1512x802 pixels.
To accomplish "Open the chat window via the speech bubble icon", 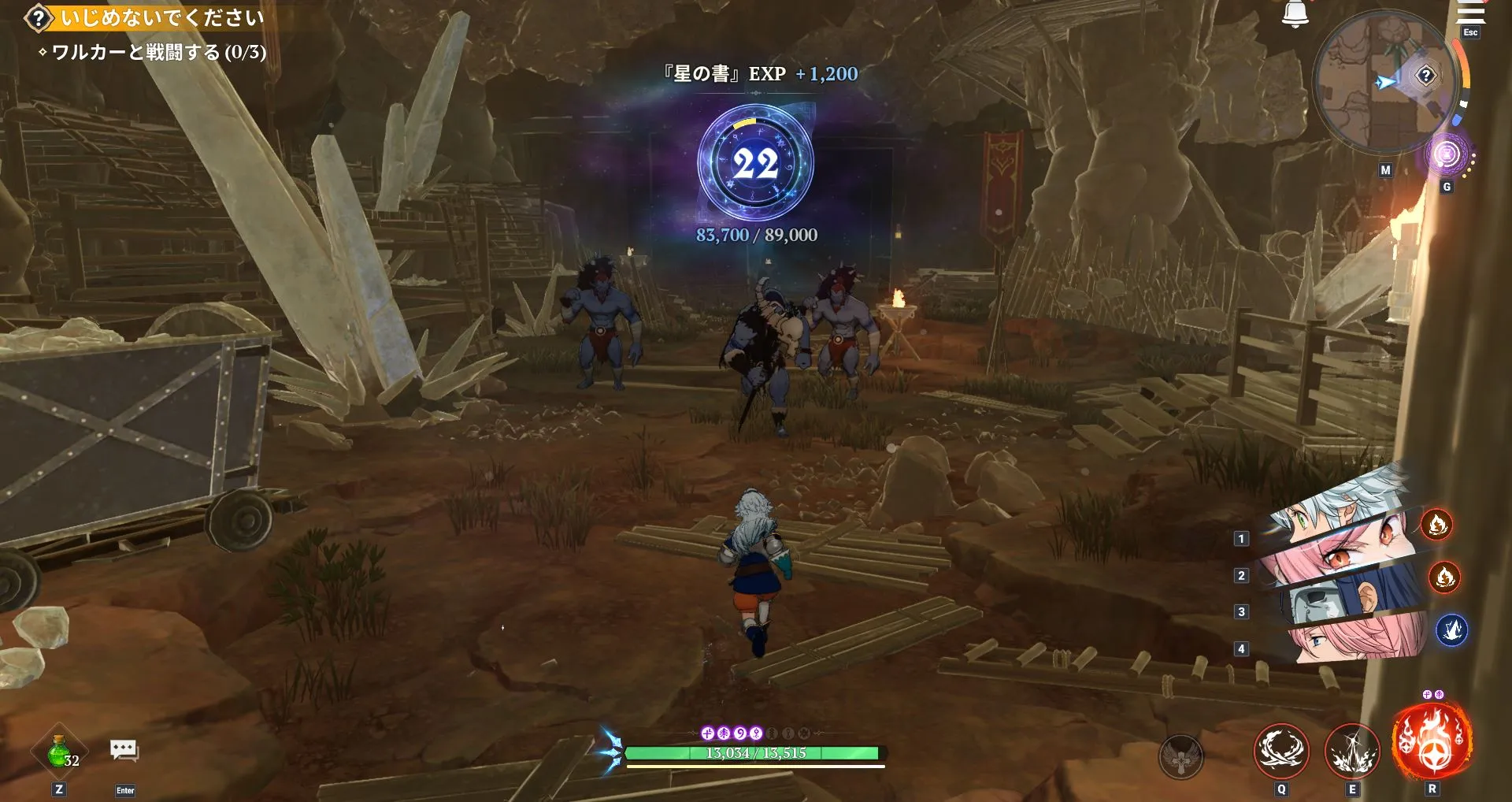I will click(x=123, y=748).
